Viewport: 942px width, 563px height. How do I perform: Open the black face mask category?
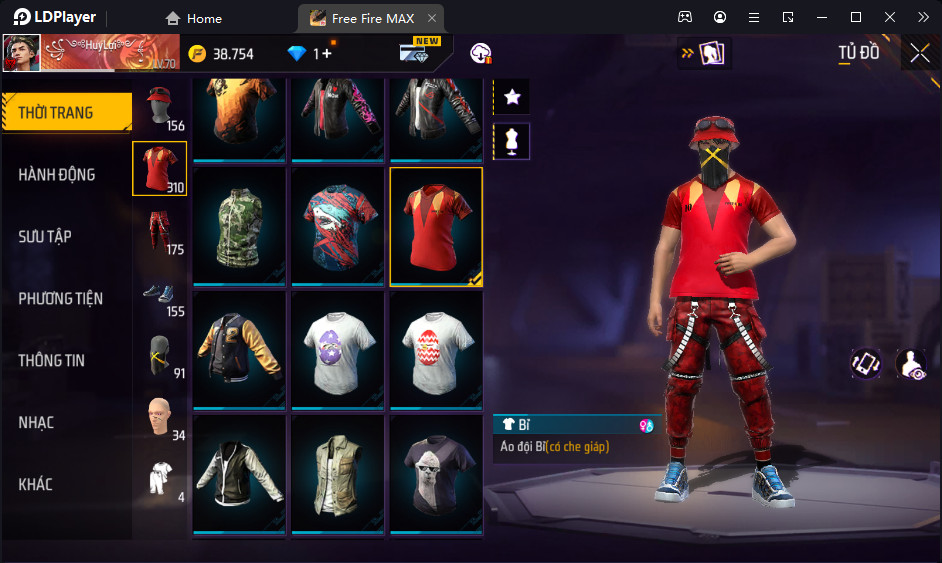click(160, 357)
